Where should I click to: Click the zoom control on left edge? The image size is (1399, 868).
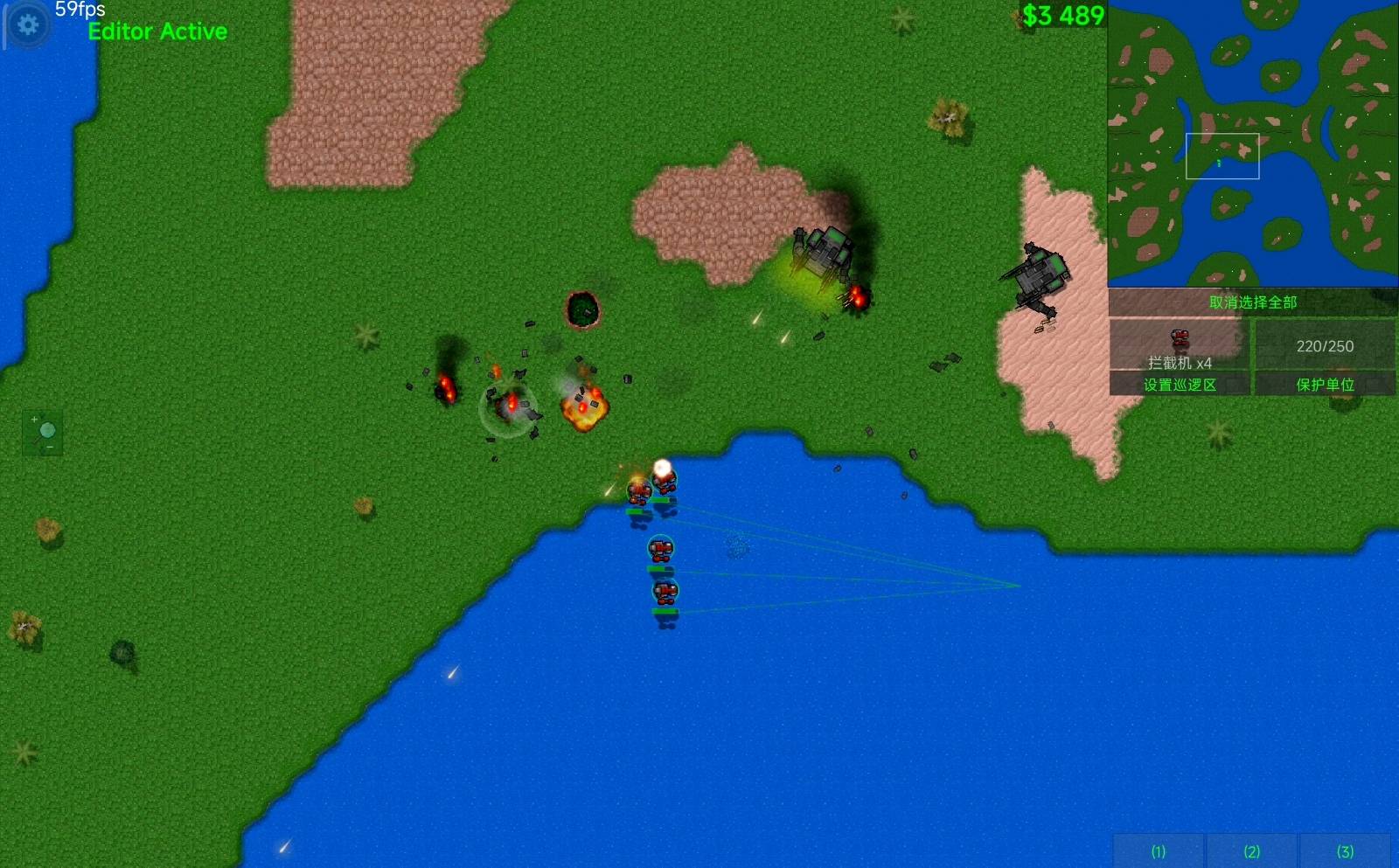pyautogui.click(x=43, y=433)
